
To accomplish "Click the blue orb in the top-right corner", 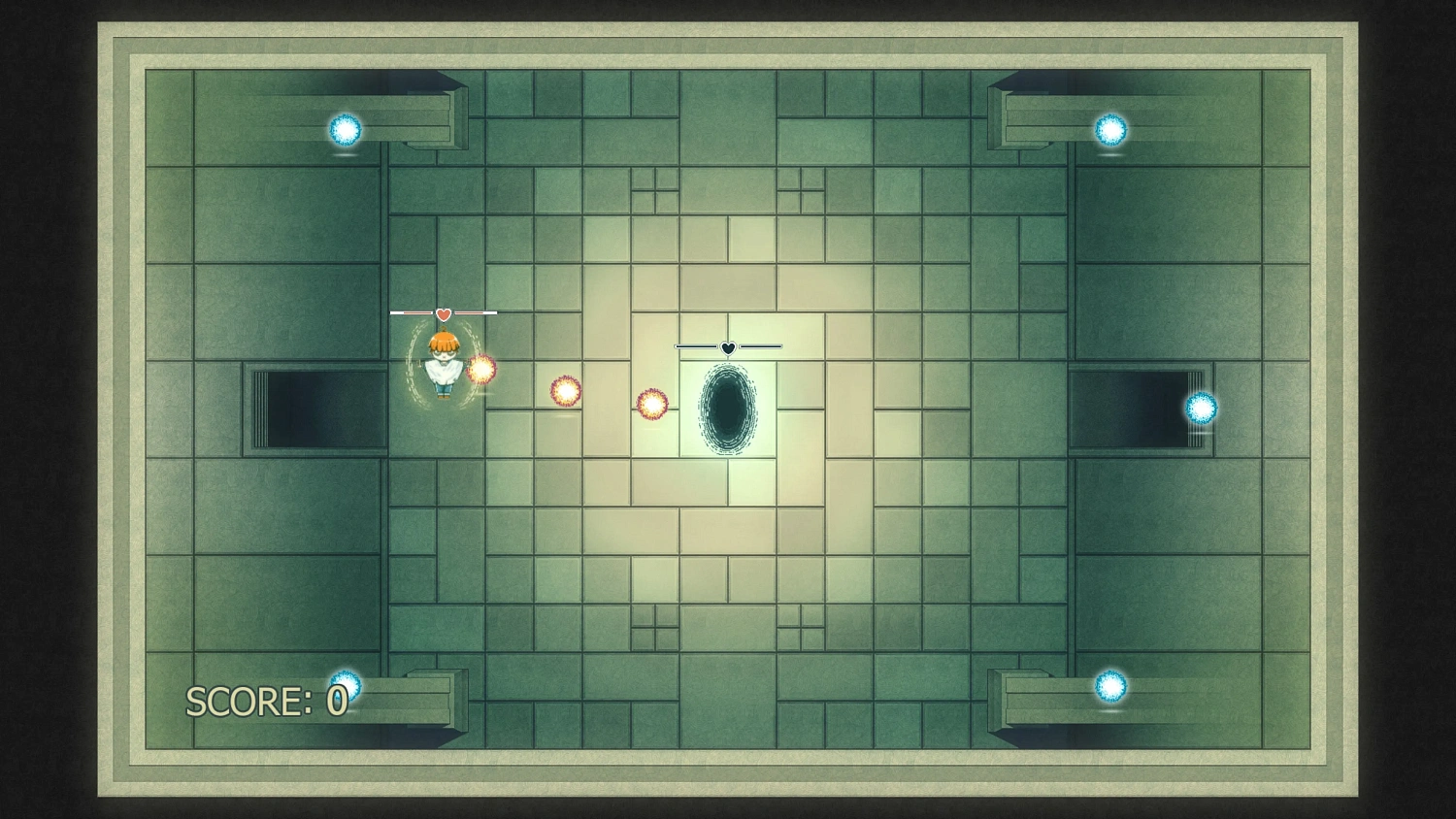I will point(1109,129).
